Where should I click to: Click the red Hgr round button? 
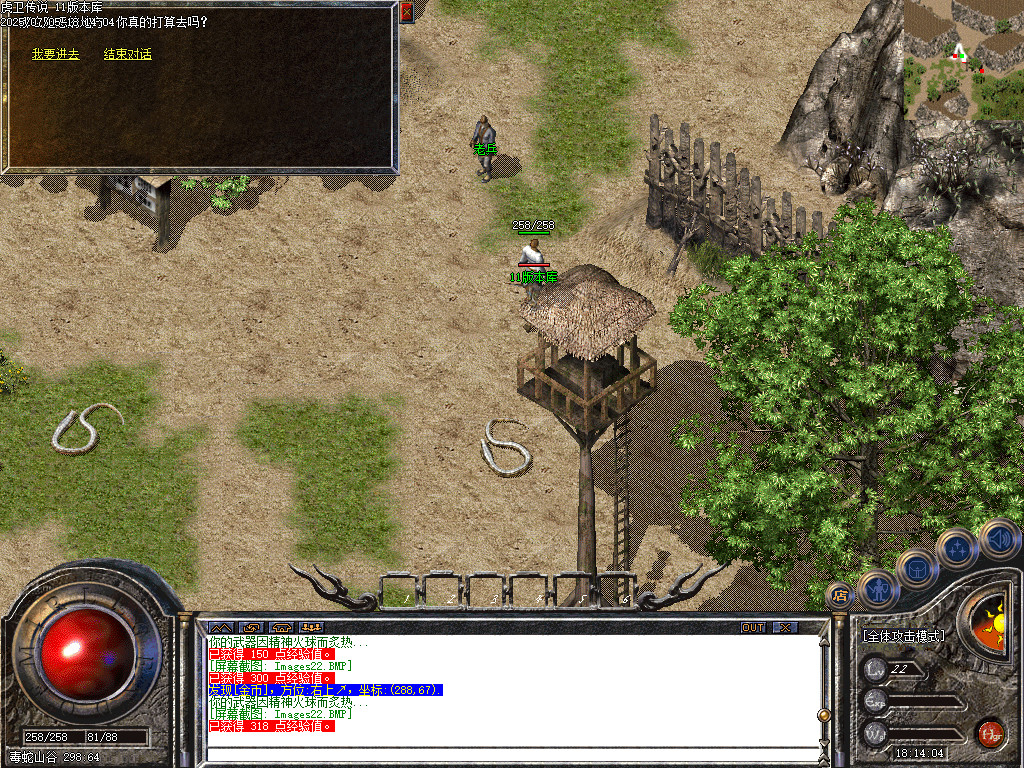(990, 733)
